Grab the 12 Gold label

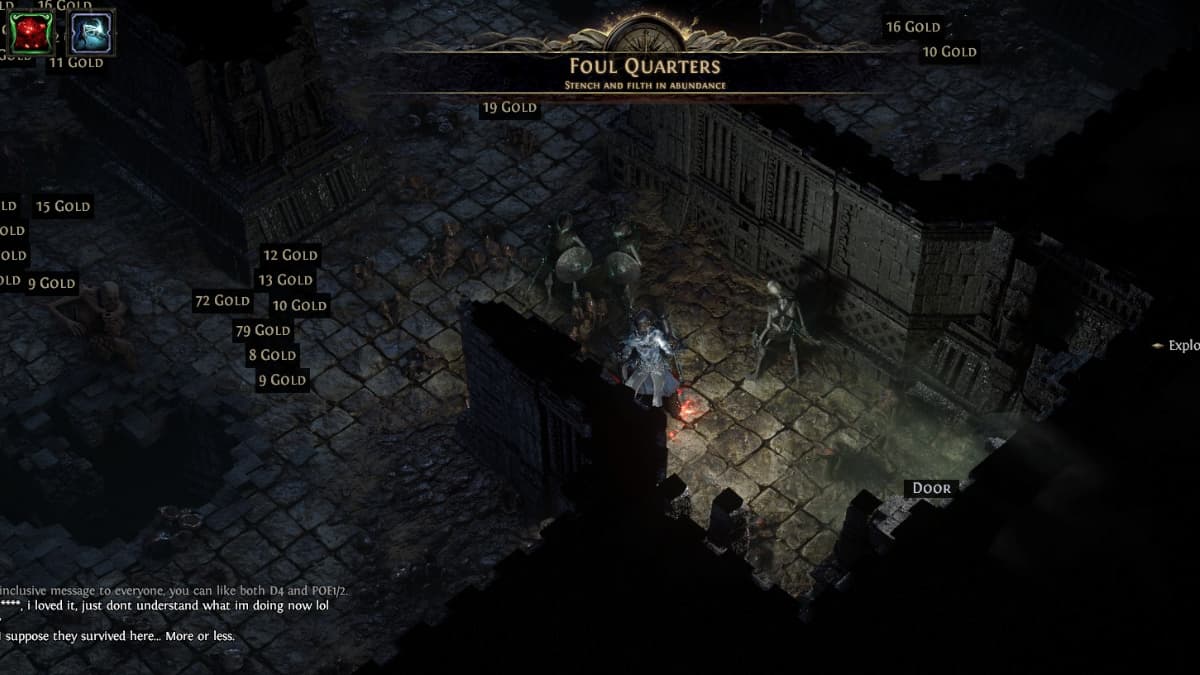click(291, 255)
